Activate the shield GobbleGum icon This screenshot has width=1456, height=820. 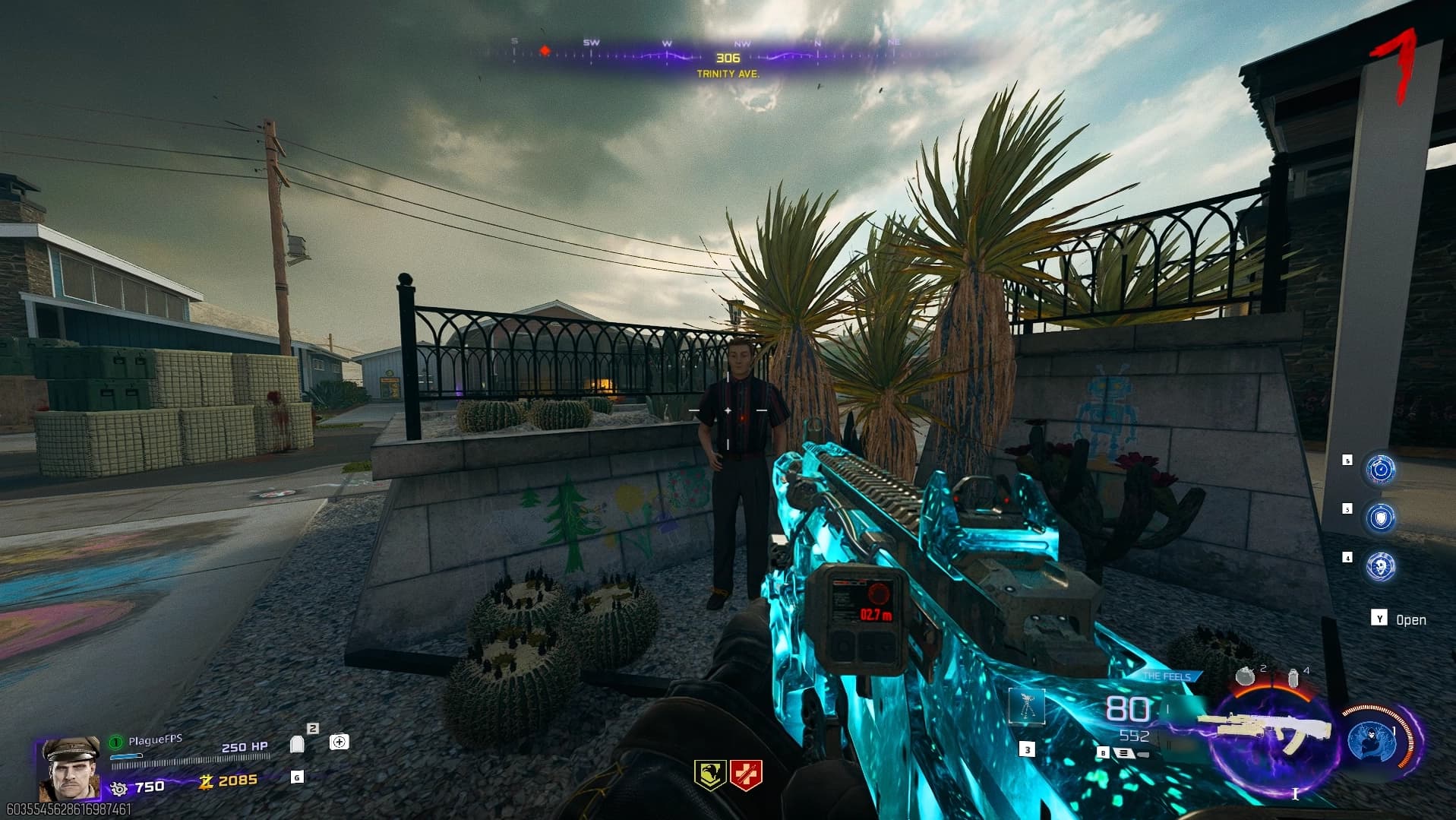[x=1380, y=518]
